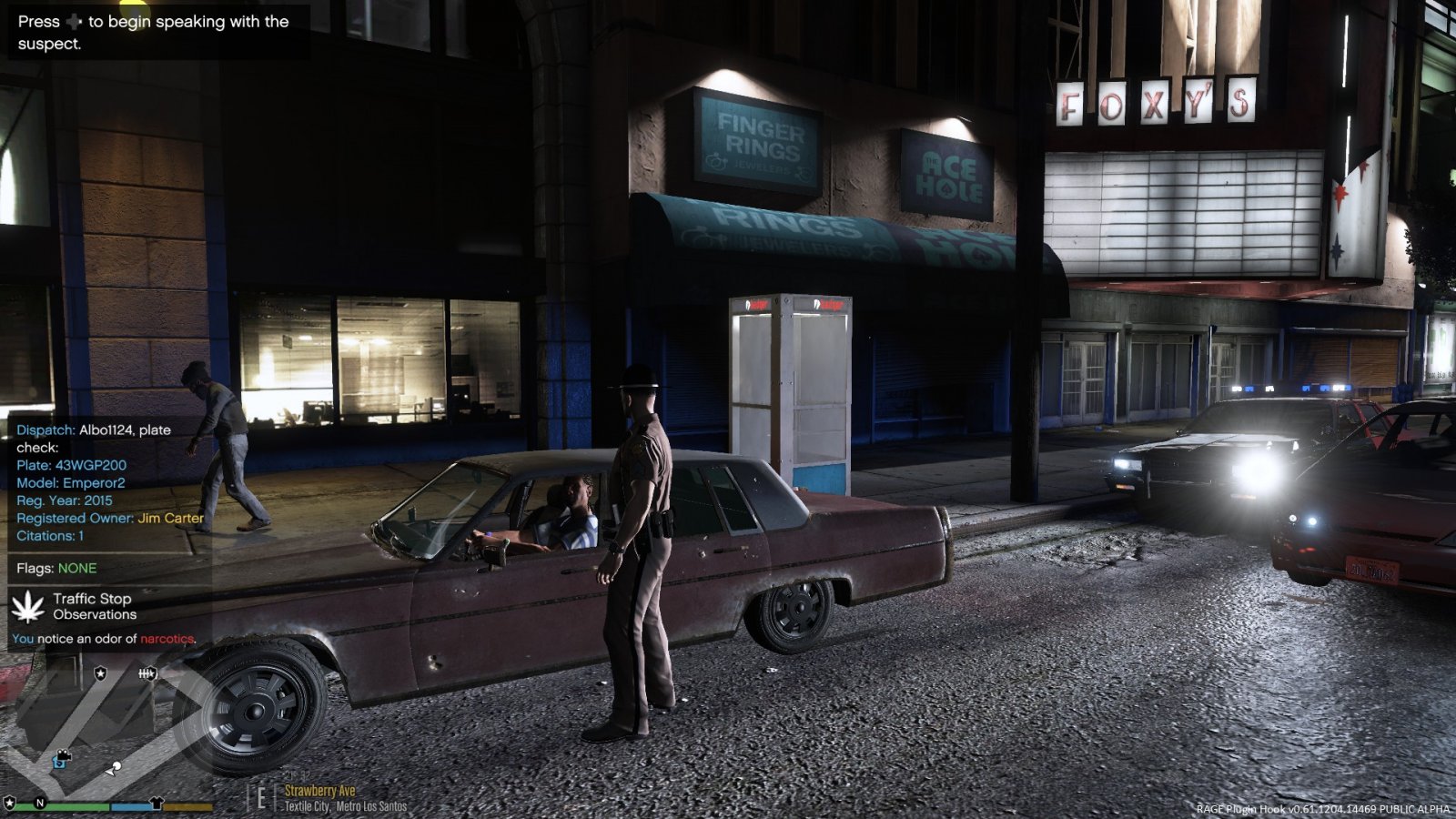The height and width of the screenshot is (819, 1456).
Task: Click the cannabis leaf notification icon
Action: coord(28,606)
